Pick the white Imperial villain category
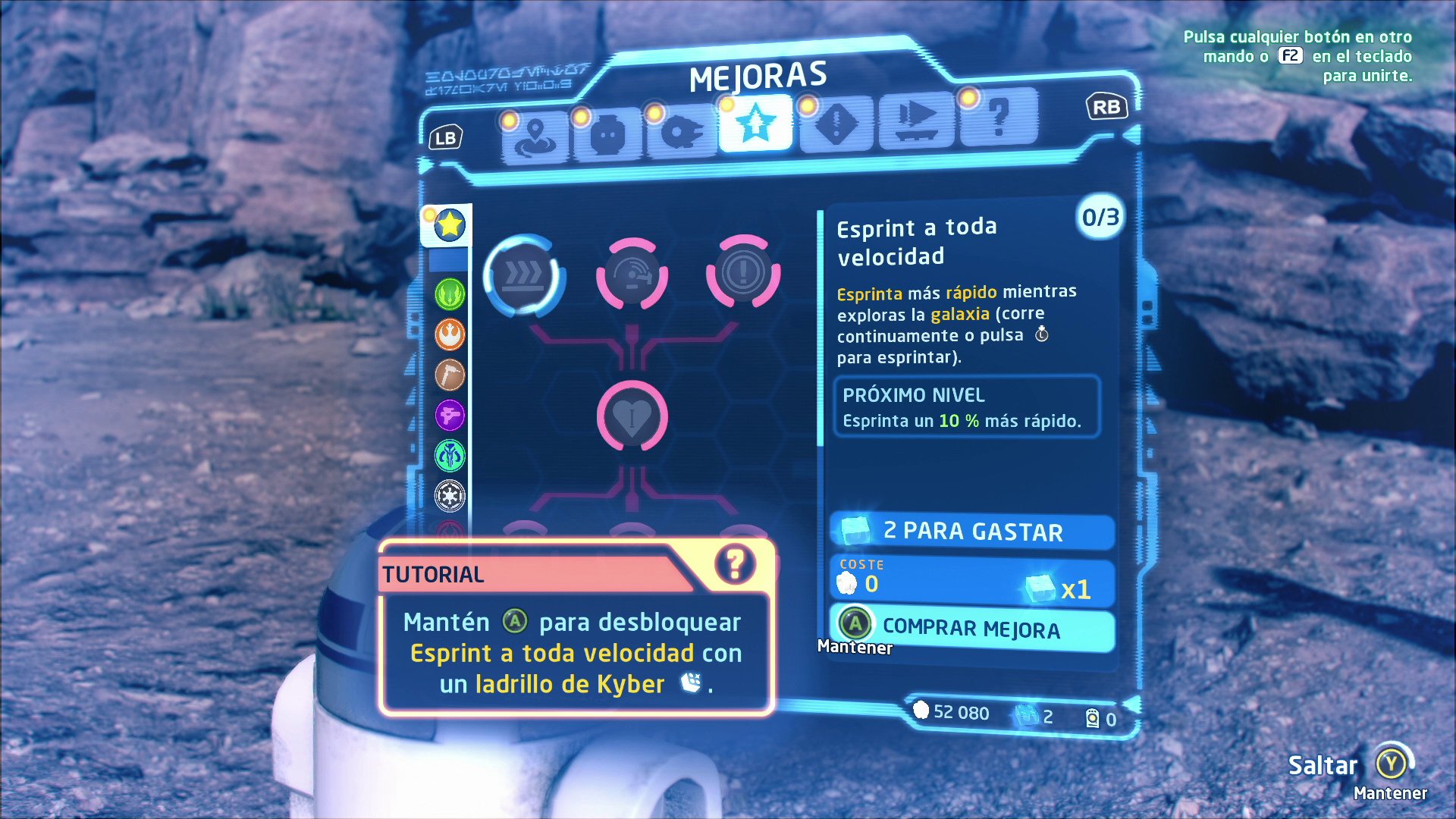 (450, 496)
